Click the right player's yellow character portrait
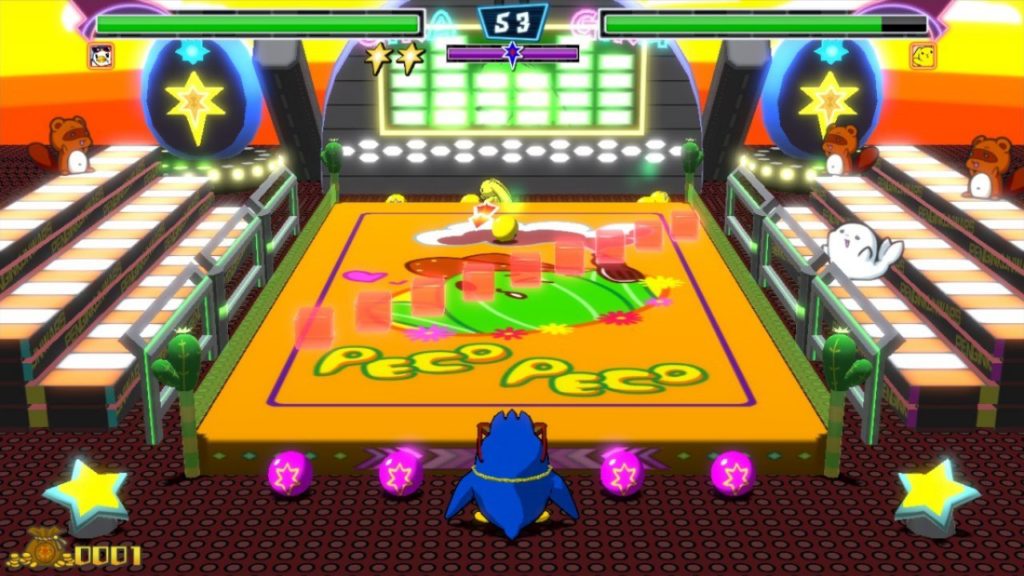This screenshot has height=576, width=1024. tap(922, 56)
